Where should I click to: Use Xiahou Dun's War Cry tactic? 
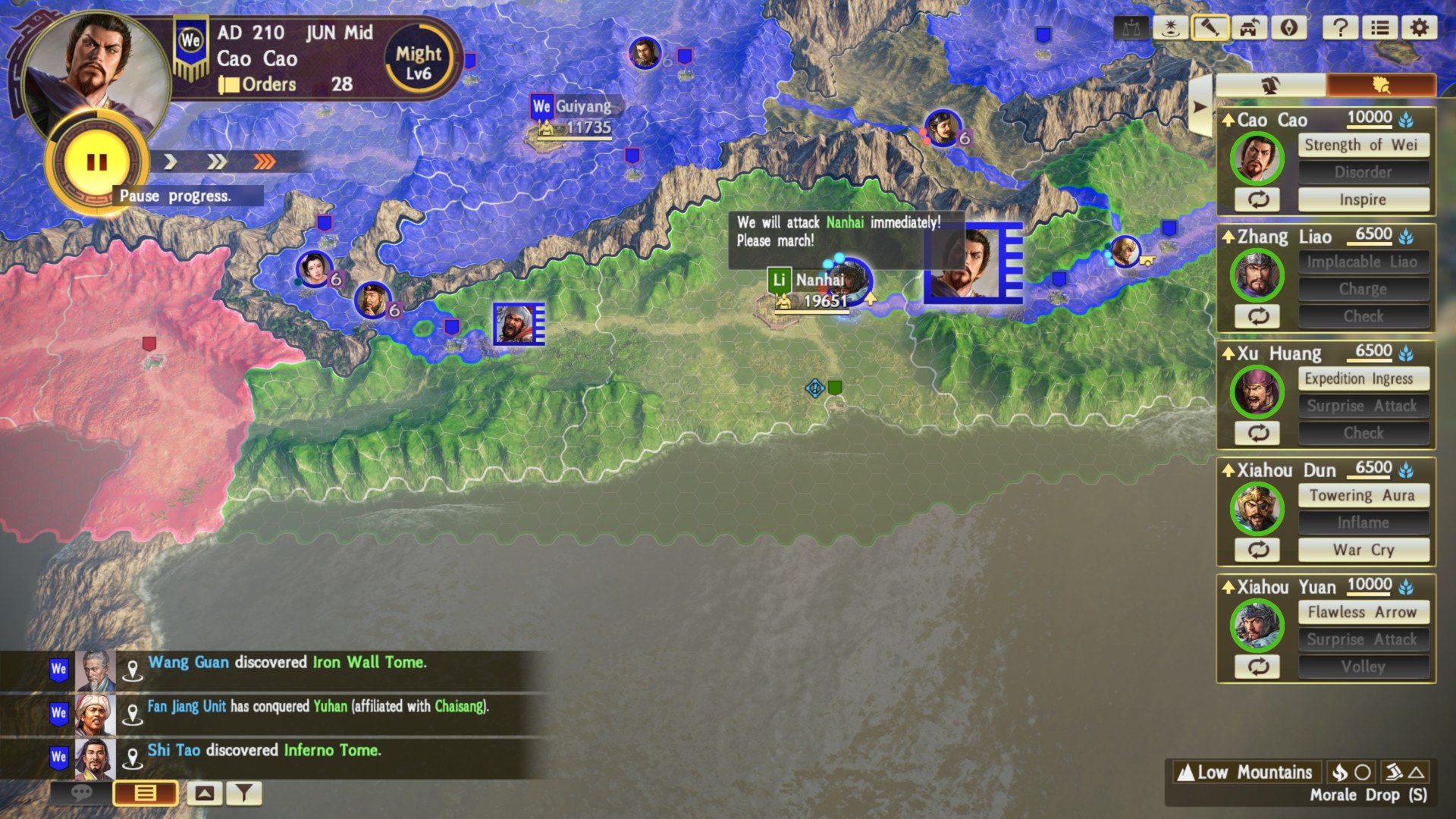click(1363, 551)
